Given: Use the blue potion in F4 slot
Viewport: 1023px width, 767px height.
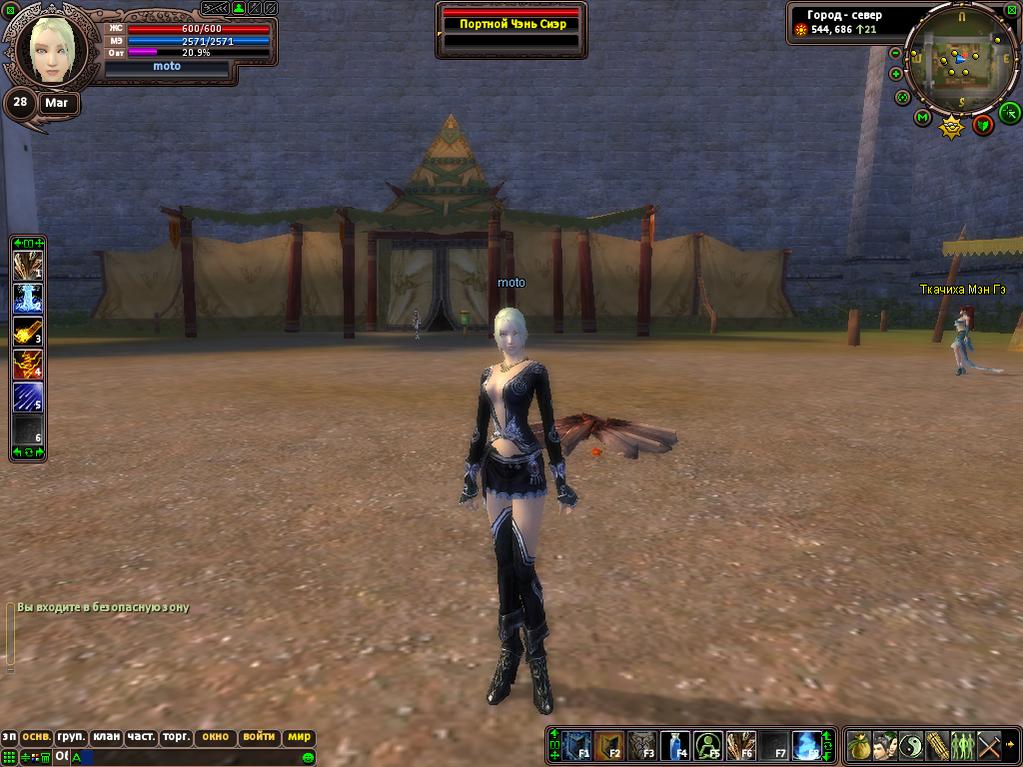Looking at the screenshot, I should pos(675,746).
